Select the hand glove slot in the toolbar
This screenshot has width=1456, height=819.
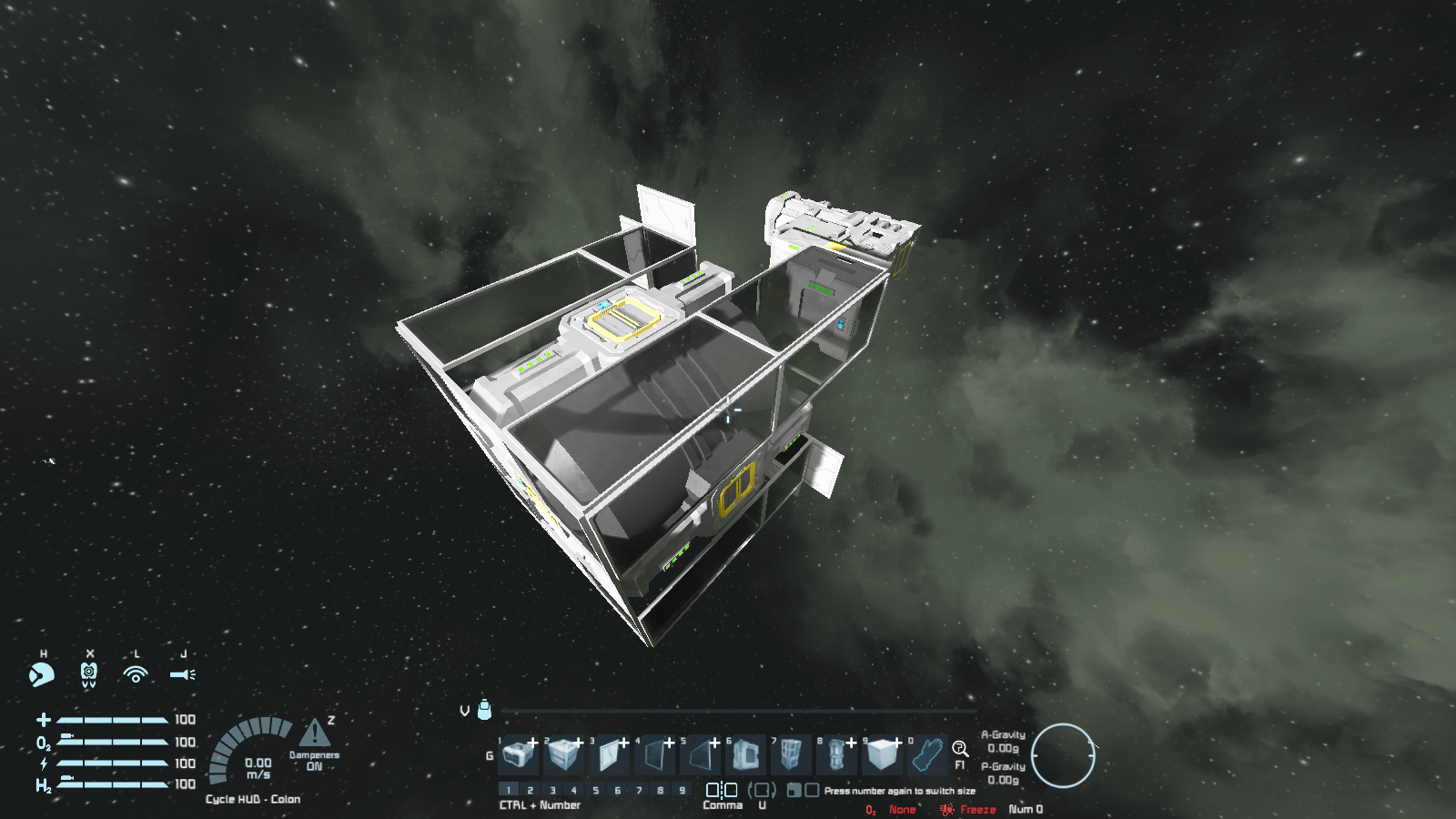tap(927, 754)
